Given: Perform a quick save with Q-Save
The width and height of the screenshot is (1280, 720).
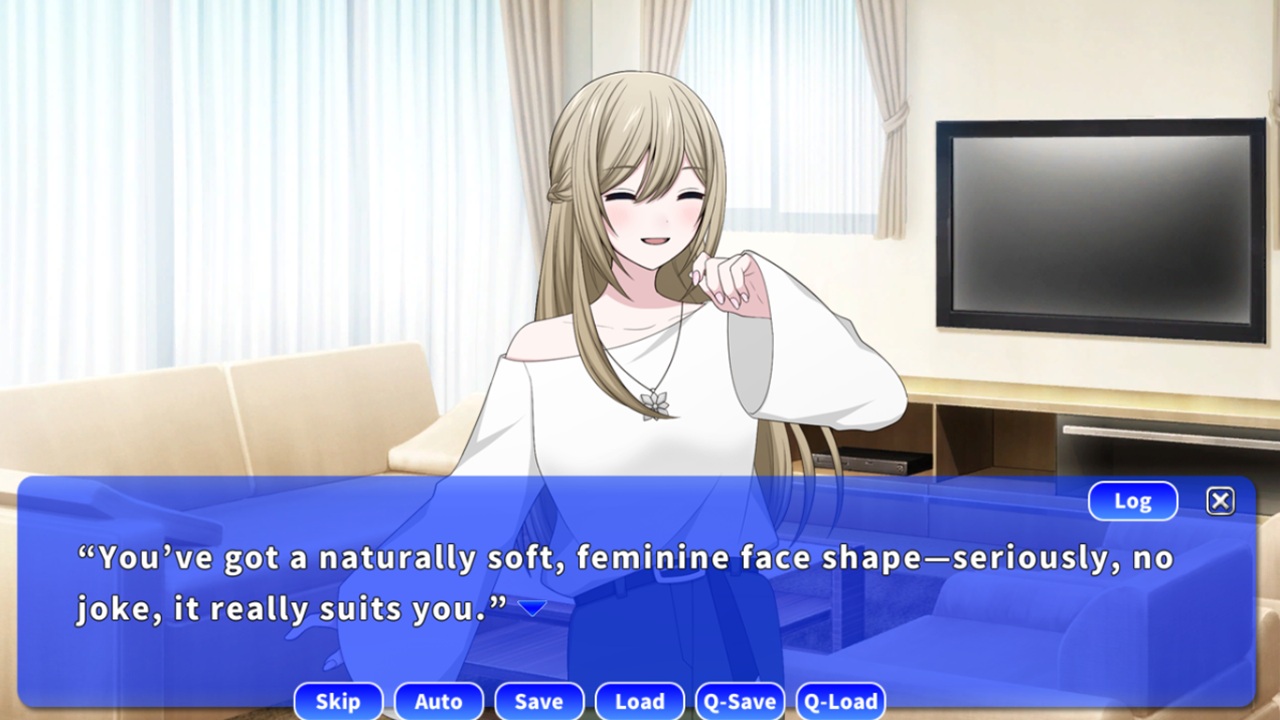Looking at the screenshot, I should (739, 701).
